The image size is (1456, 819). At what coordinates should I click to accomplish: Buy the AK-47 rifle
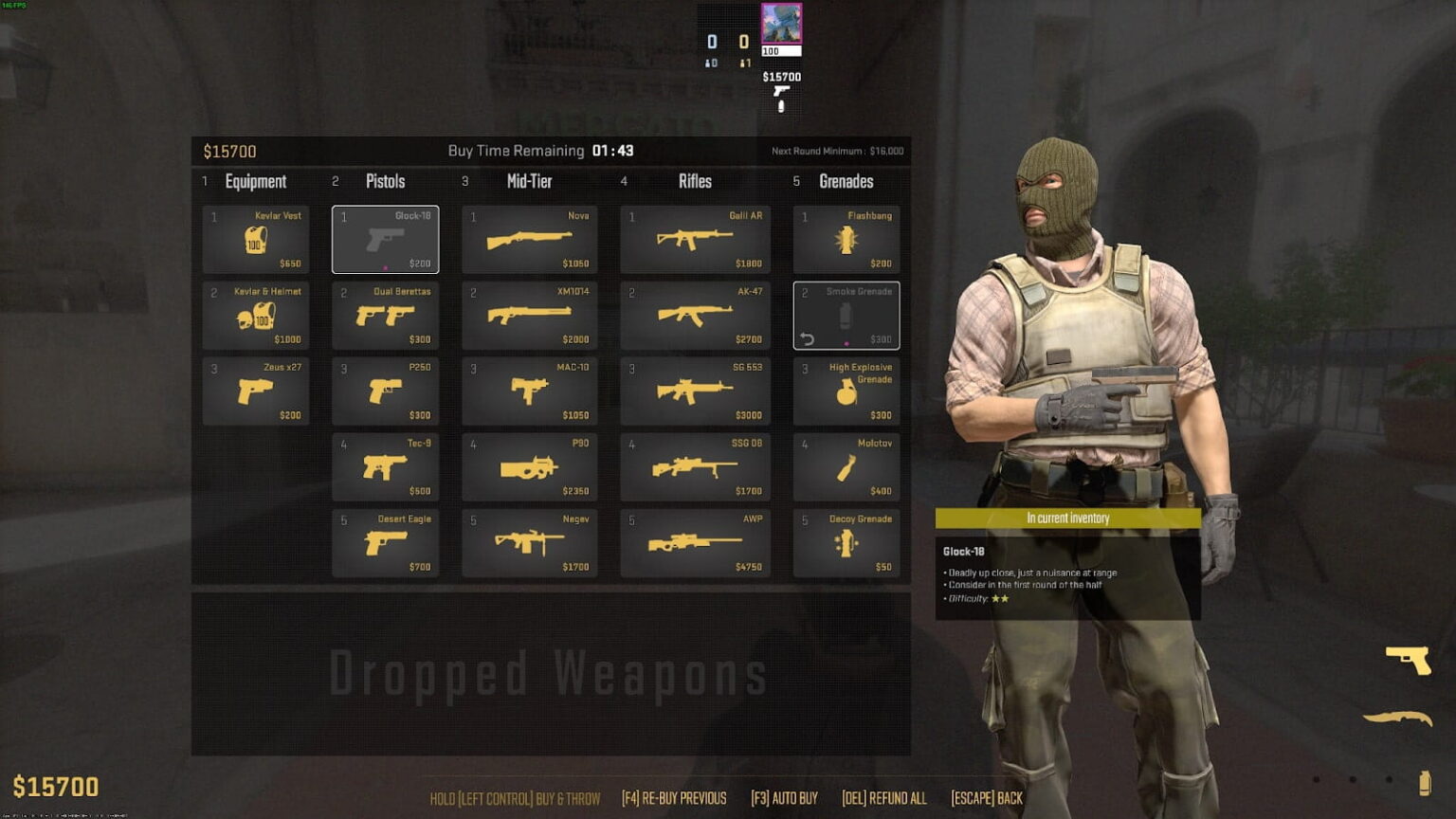pyautogui.click(x=695, y=315)
